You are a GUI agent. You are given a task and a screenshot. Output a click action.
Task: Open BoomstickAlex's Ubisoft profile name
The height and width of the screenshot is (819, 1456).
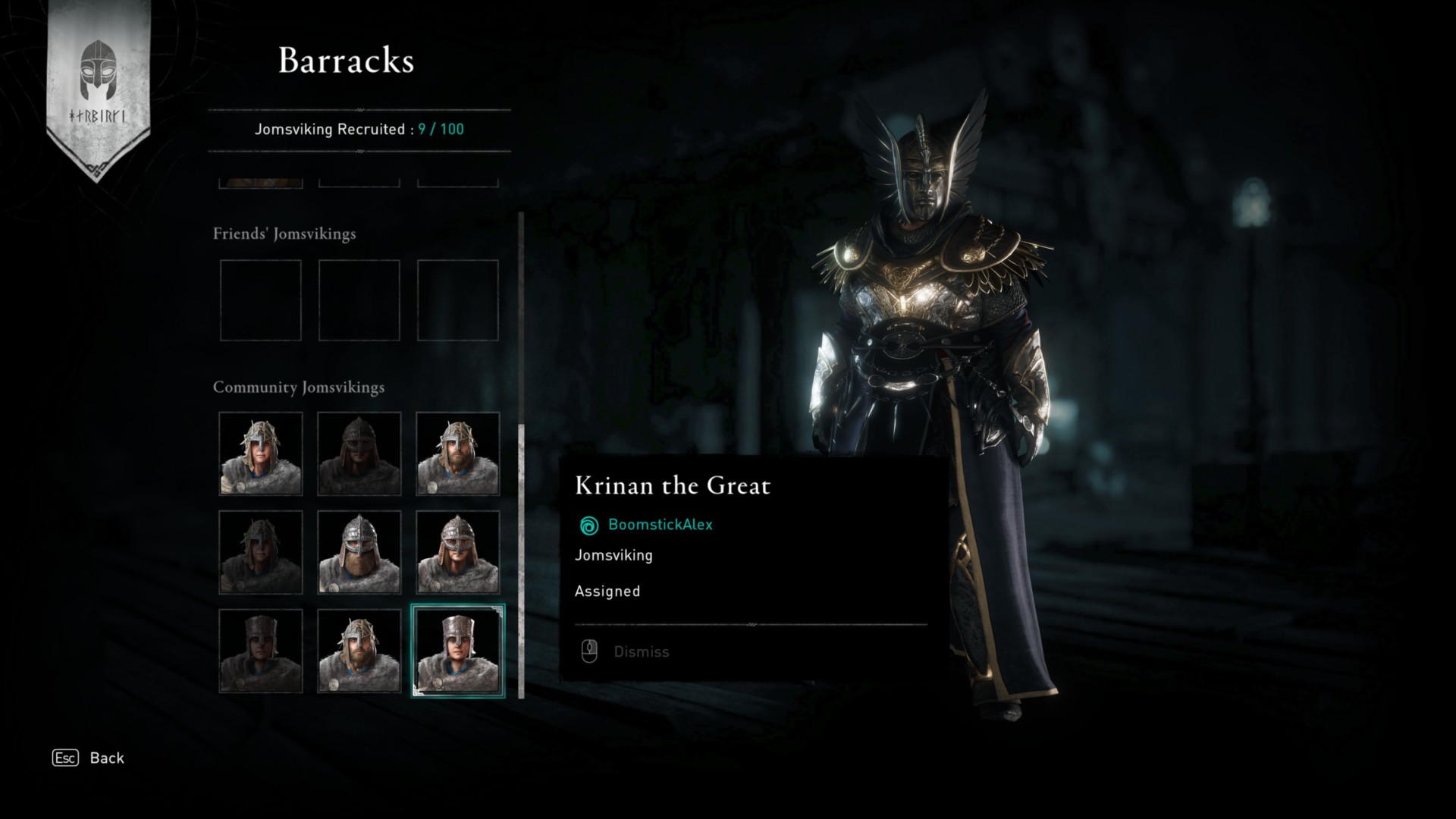(x=660, y=525)
